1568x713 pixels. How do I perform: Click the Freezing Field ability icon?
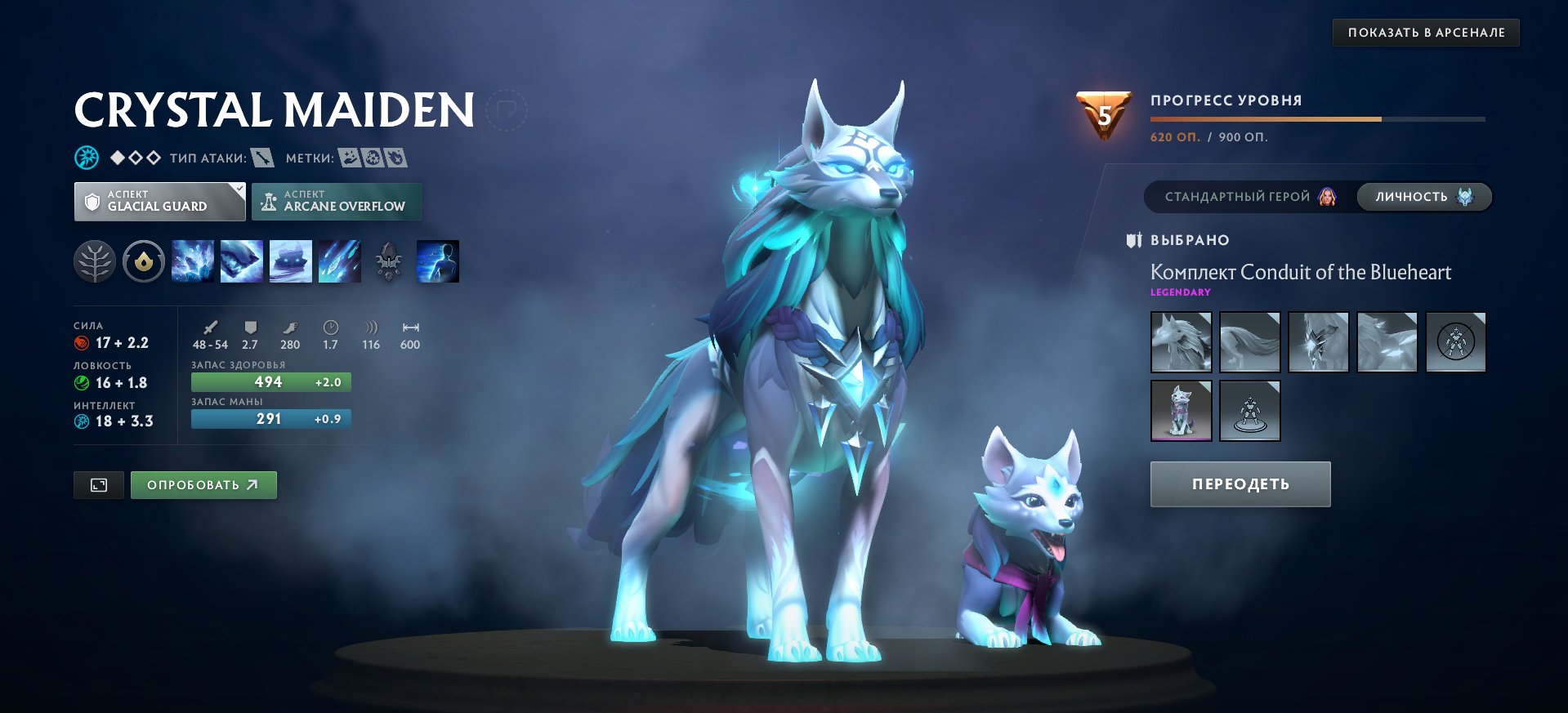point(341,261)
